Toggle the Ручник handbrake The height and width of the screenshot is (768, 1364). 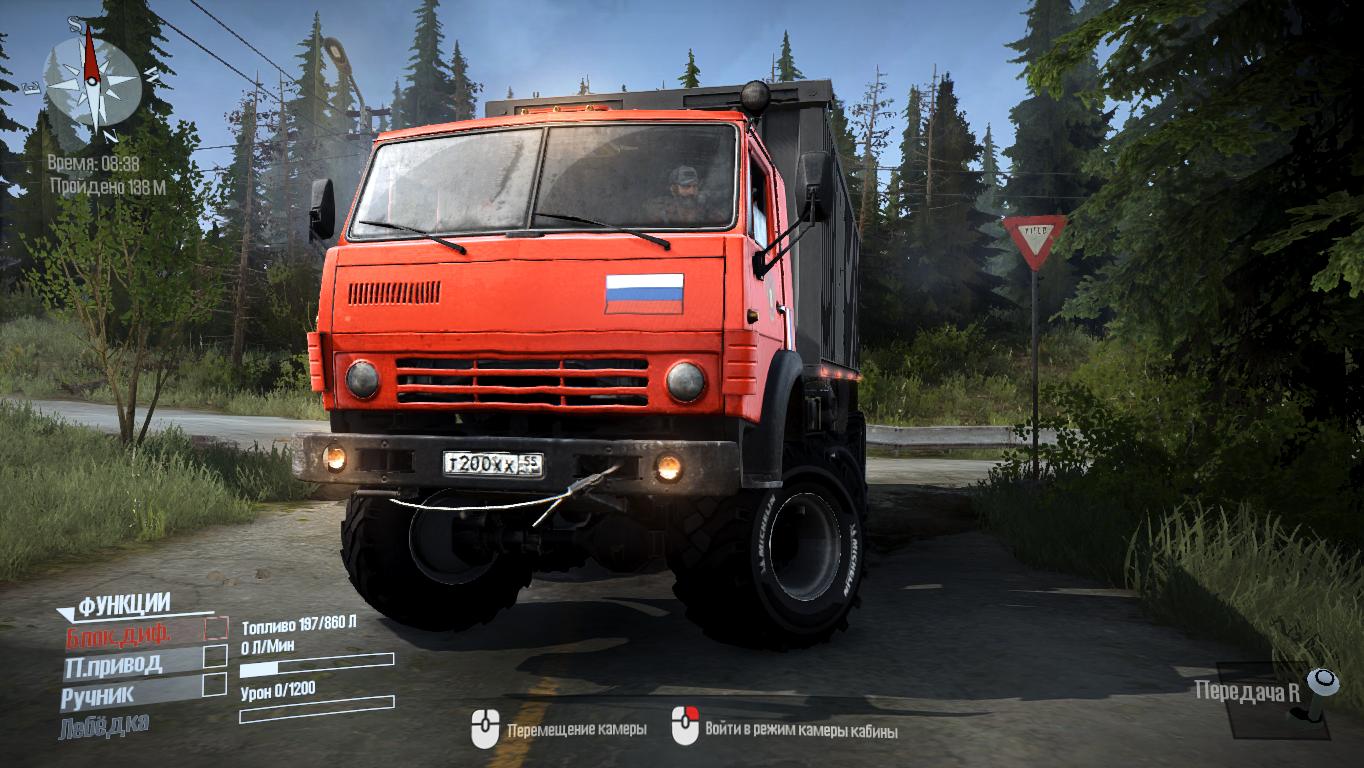click(214, 685)
